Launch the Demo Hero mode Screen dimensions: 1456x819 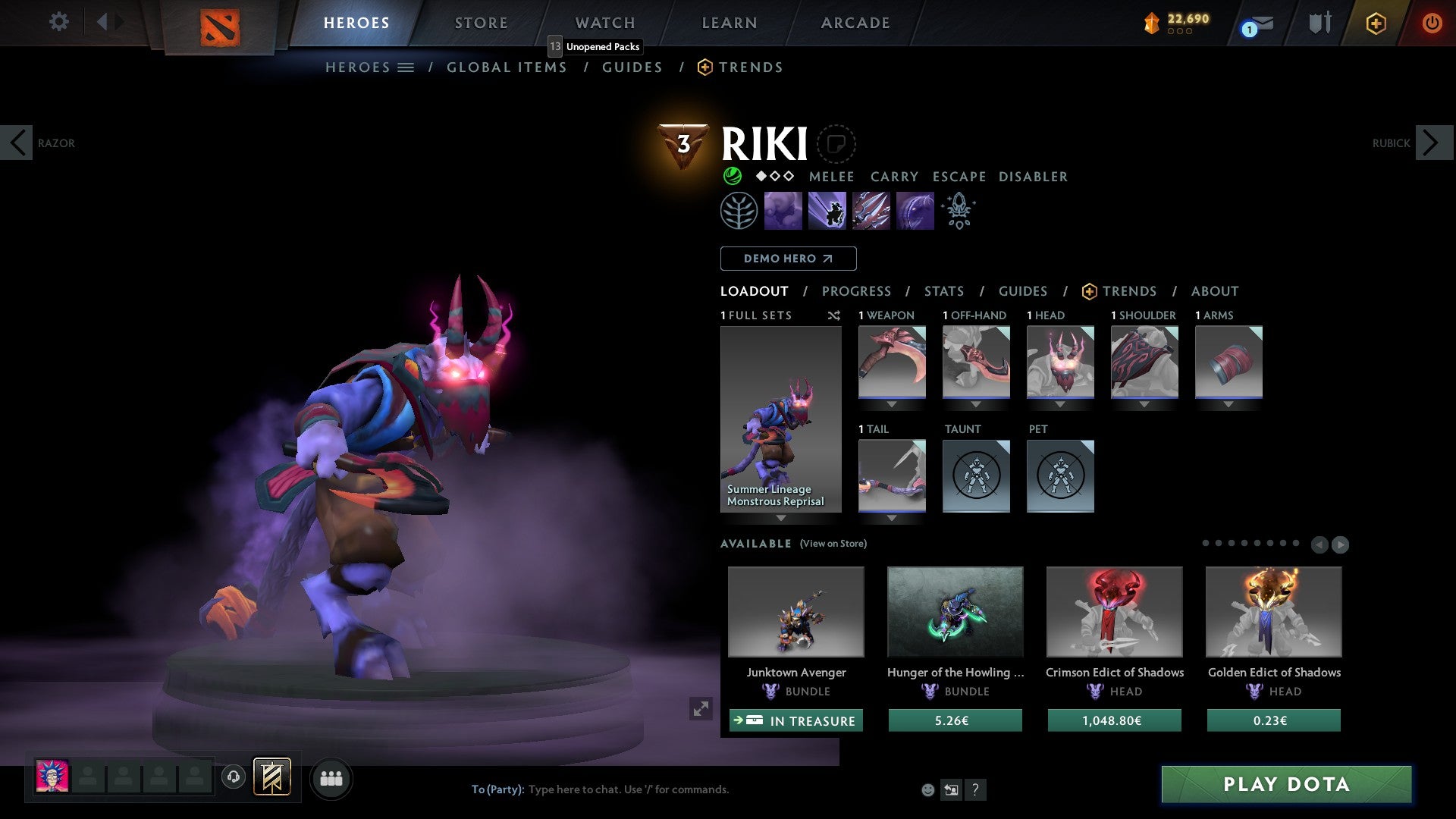788,259
